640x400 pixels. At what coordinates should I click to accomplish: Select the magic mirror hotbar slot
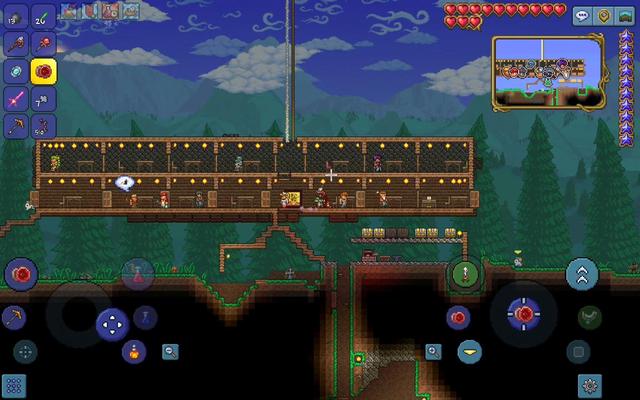click(16, 71)
